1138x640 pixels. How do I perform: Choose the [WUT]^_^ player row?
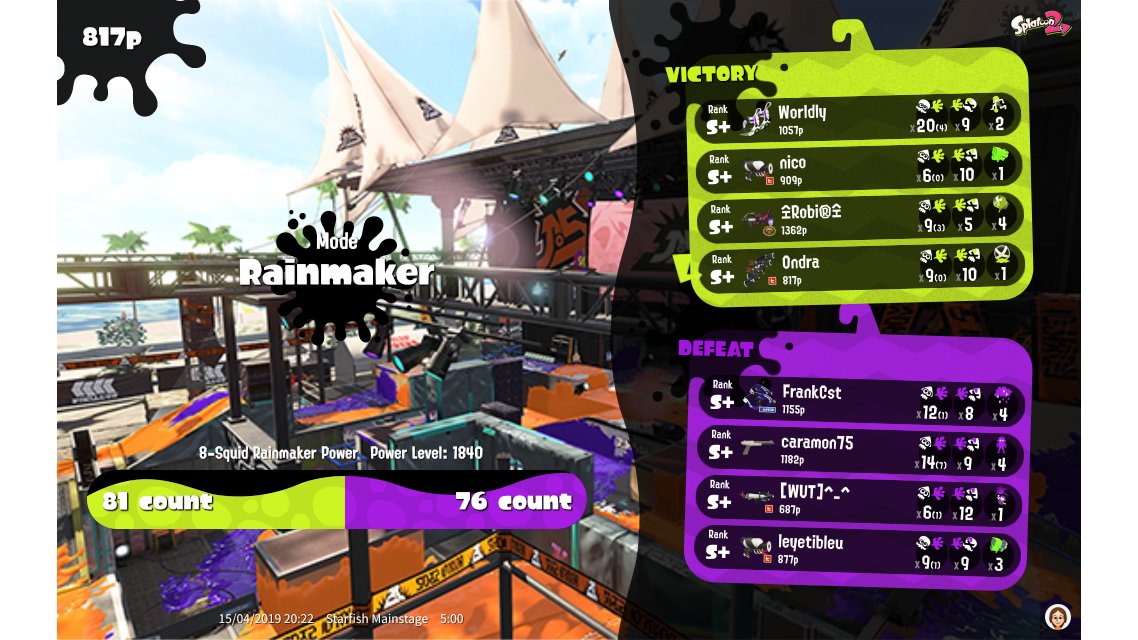(x=860, y=498)
